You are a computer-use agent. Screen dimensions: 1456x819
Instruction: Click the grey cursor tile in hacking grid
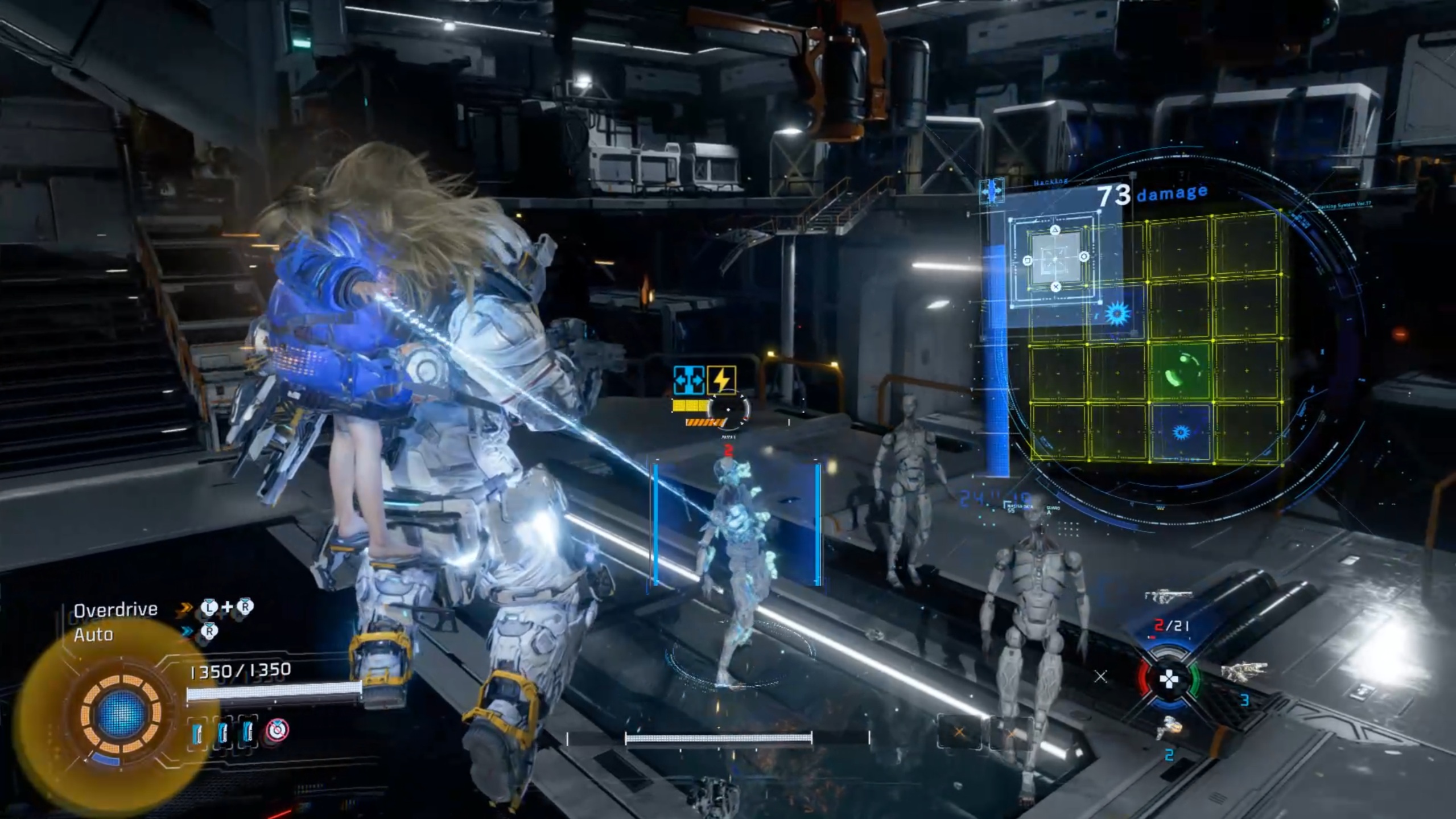[1055, 258]
